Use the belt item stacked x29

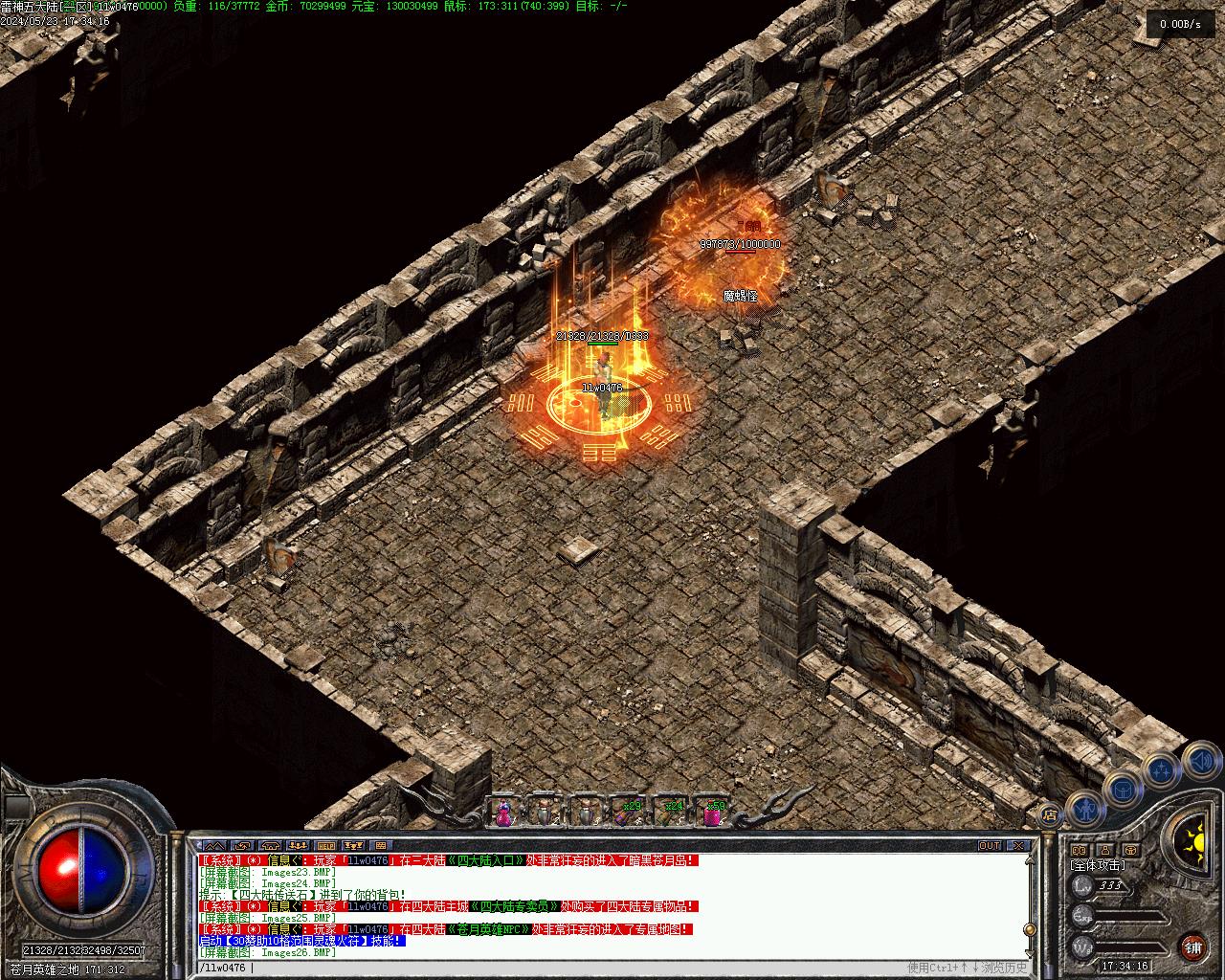click(629, 813)
